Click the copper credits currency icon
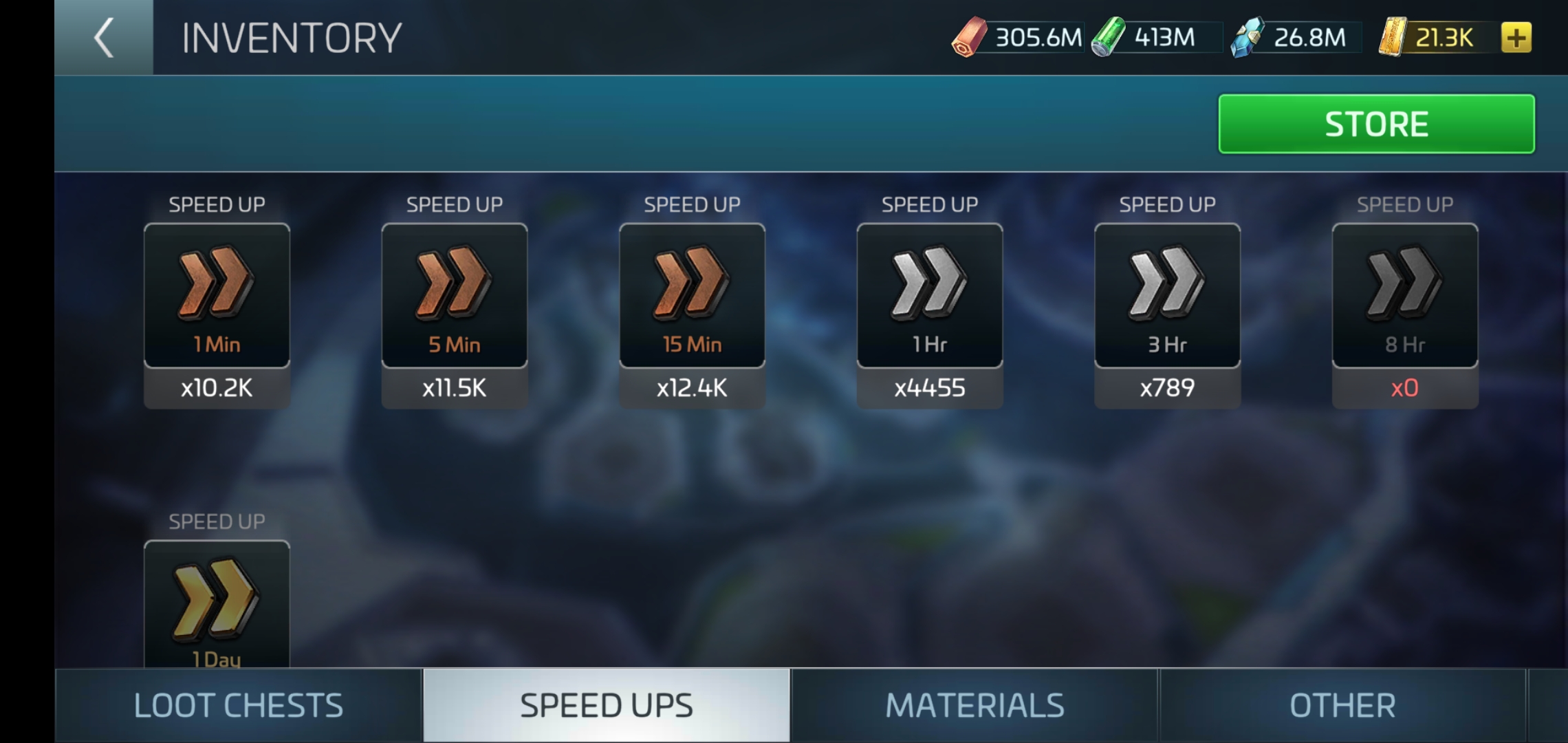The height and width of the screenshot is (743, 1568). [969, 38]
